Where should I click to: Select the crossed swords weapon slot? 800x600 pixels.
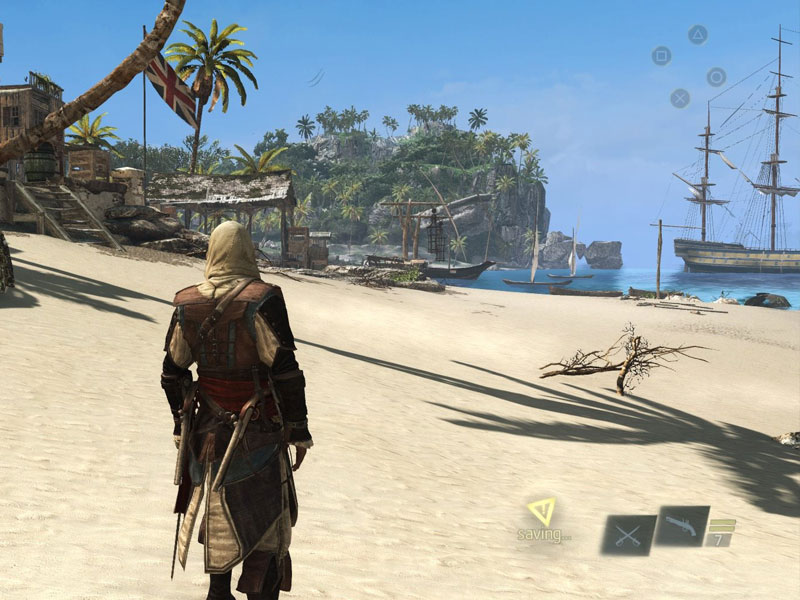[628, 535]
